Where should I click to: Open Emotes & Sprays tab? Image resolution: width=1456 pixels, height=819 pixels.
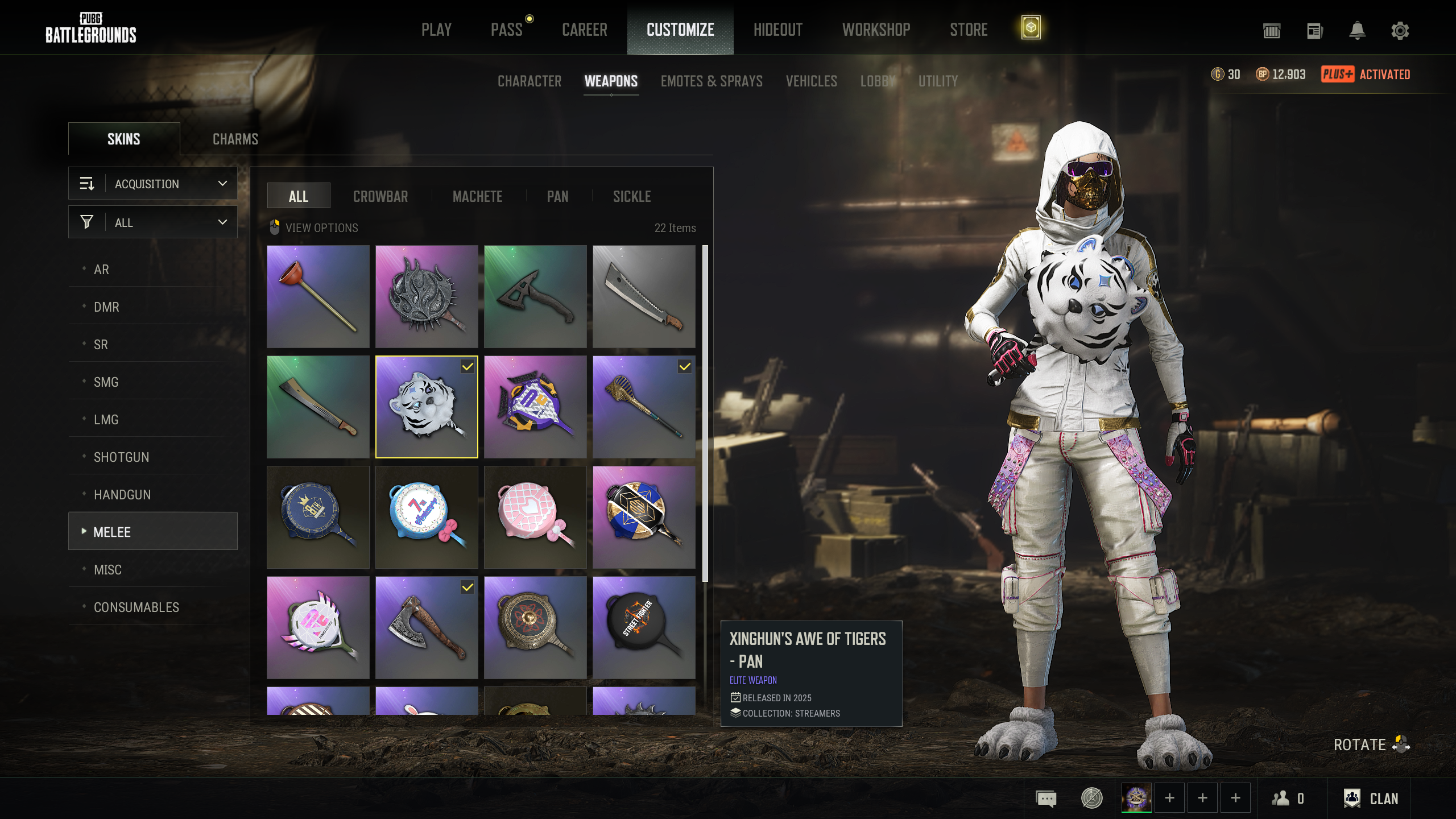711,81
